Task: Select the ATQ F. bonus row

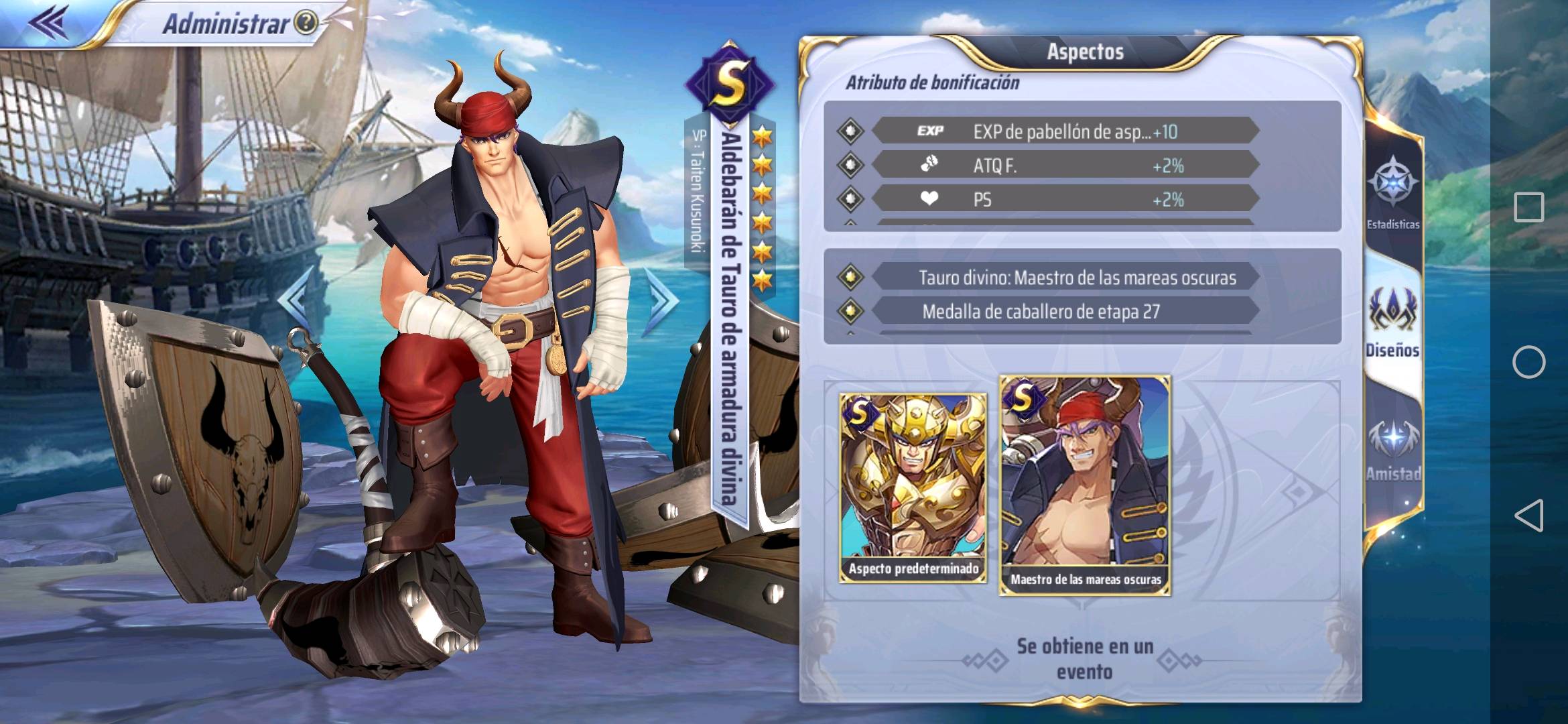Action: [1065, 165]
